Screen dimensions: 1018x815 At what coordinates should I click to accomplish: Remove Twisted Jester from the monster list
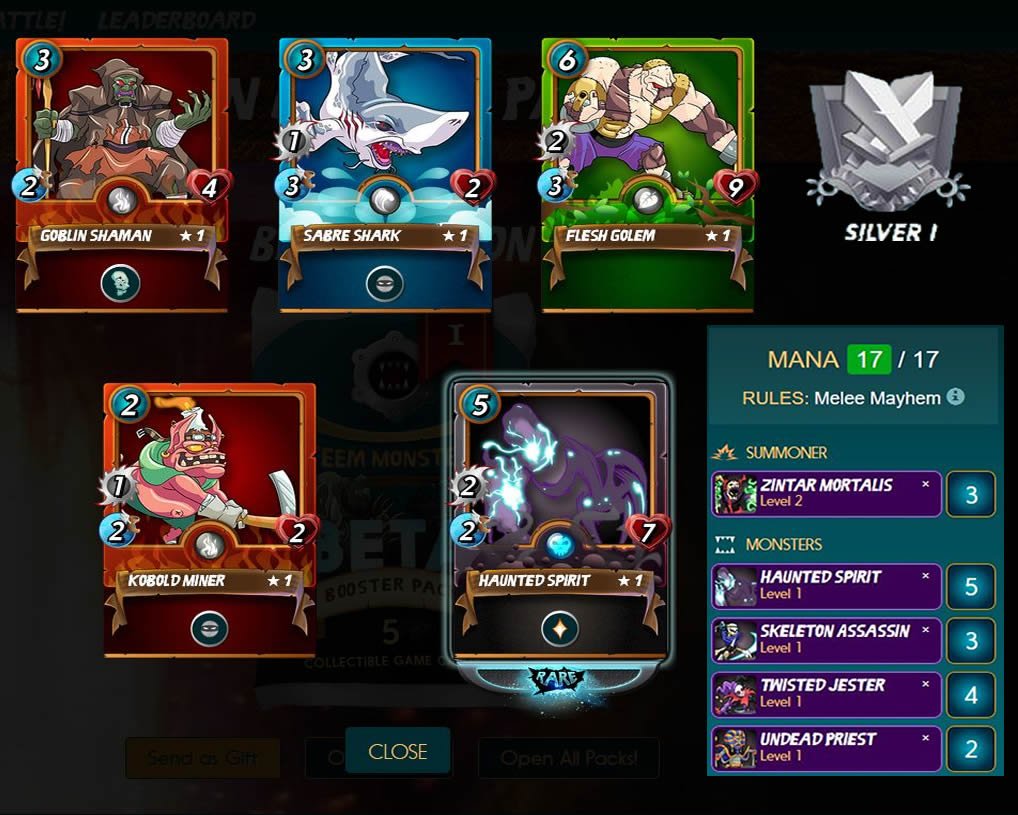click(x=925, y=684)
